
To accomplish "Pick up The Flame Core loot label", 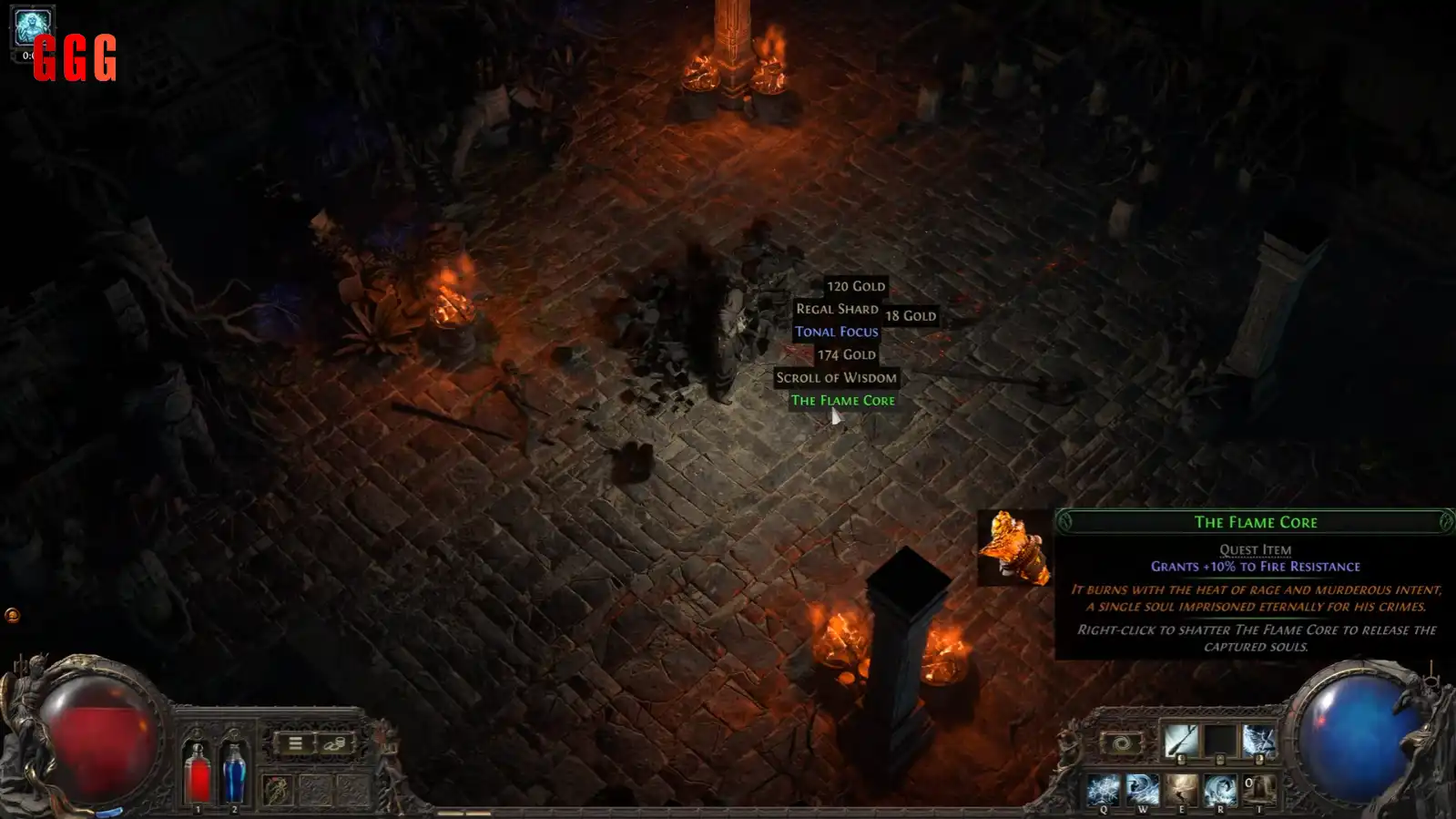I will [x=842, y=401].
